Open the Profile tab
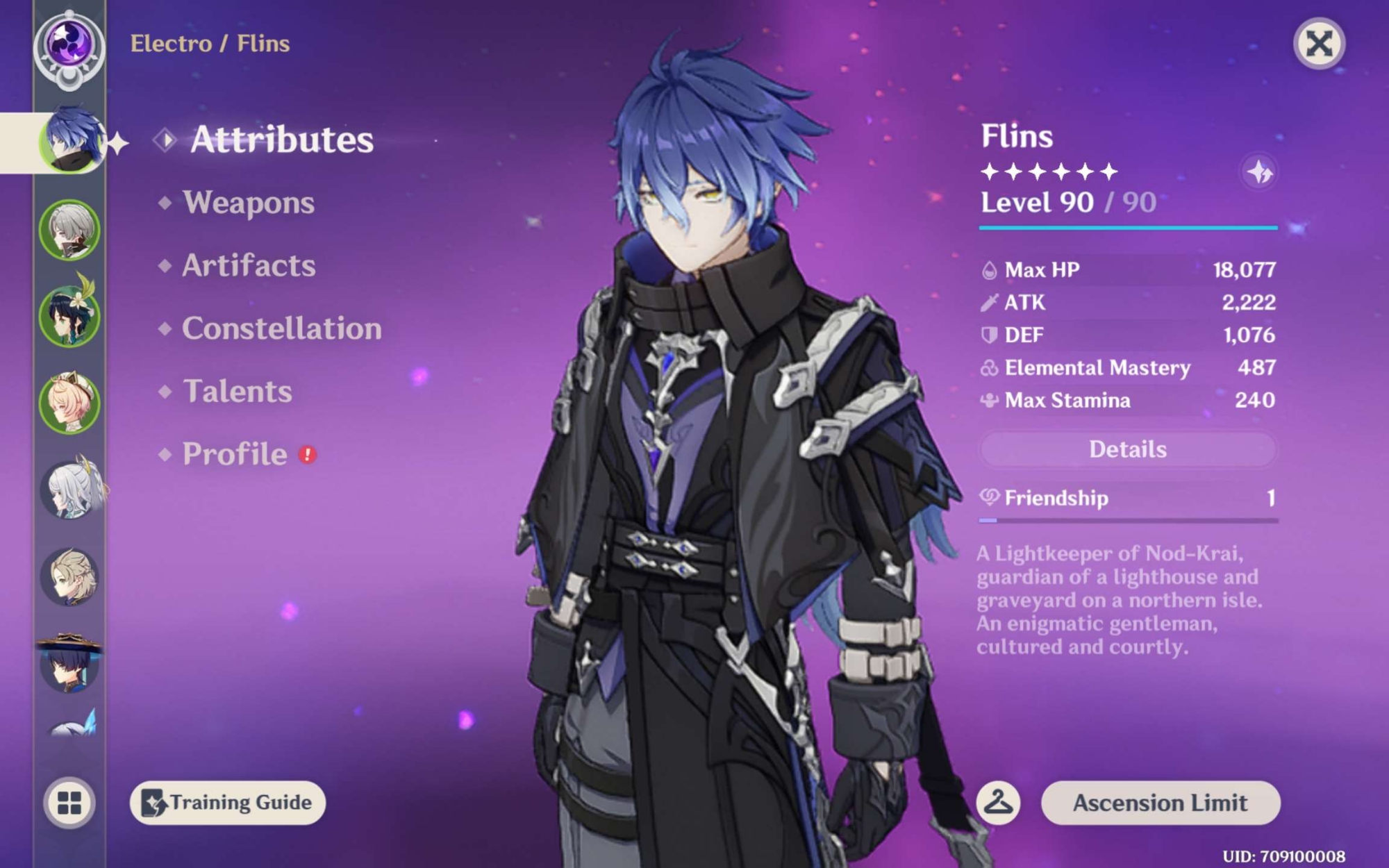Screen dimensions: 1389x868 coord(235,454)
